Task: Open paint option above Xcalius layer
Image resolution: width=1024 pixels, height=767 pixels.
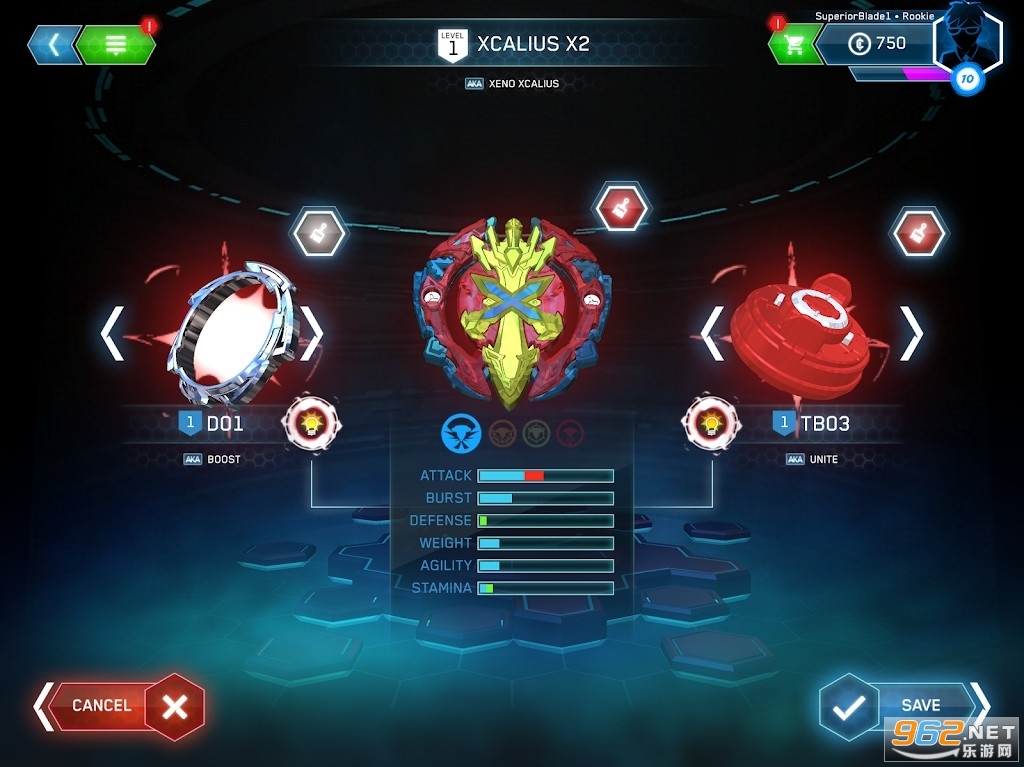Action: 622,209
